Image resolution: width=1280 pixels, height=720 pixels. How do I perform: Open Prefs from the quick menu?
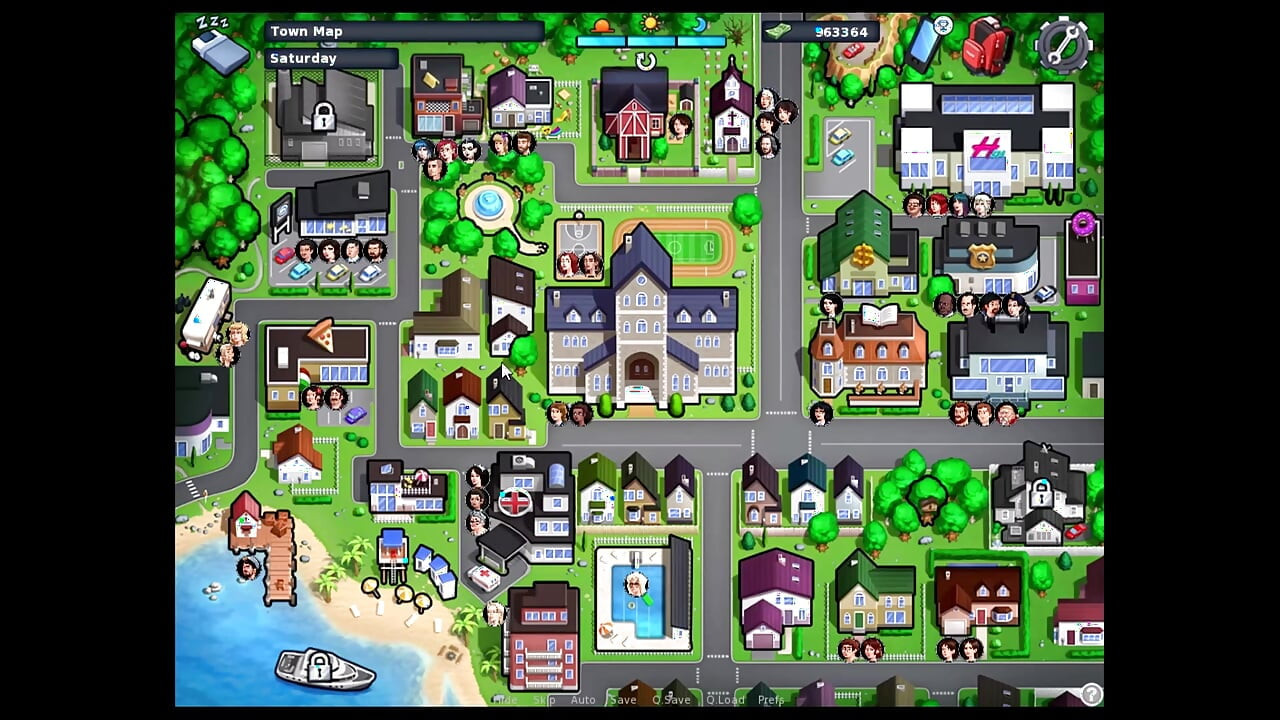771,700
